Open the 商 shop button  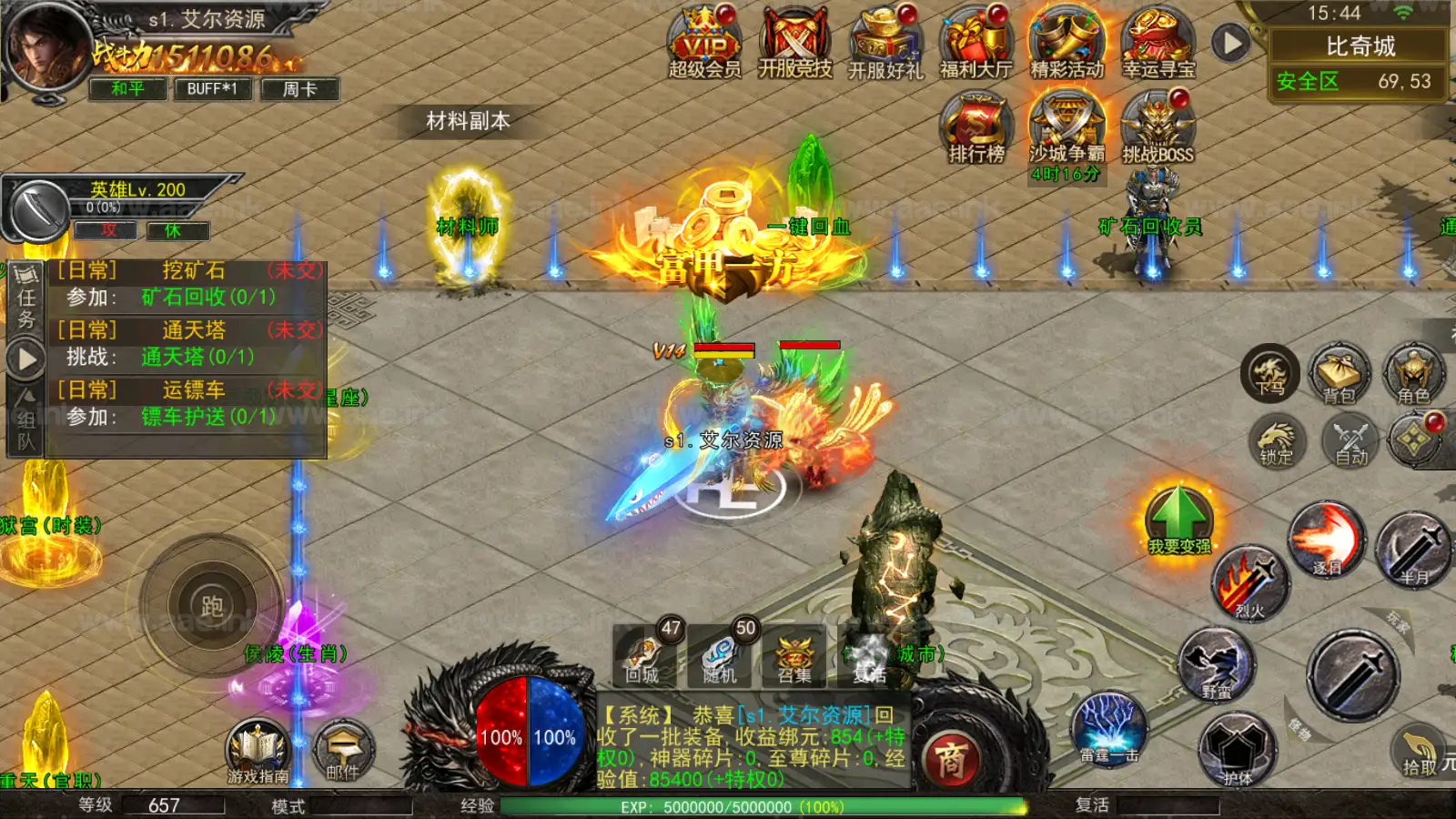(951, 758)
